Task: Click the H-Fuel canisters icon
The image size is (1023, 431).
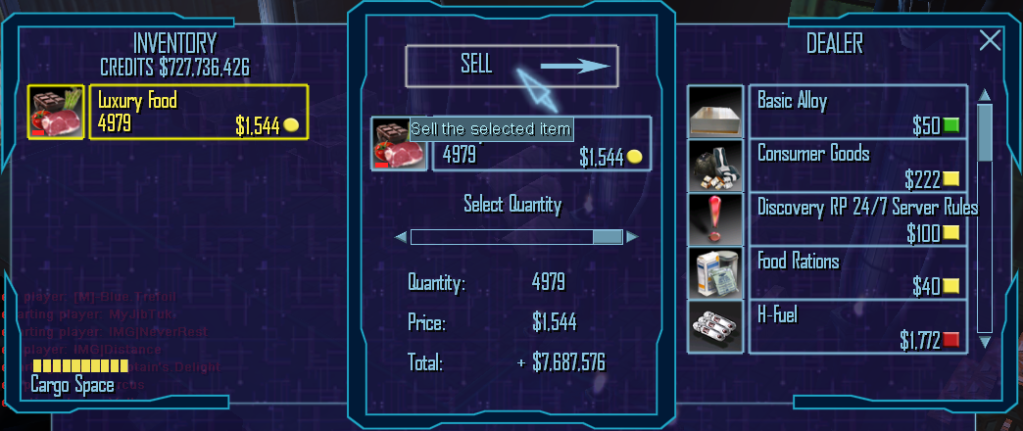Action: pos(716,327)
